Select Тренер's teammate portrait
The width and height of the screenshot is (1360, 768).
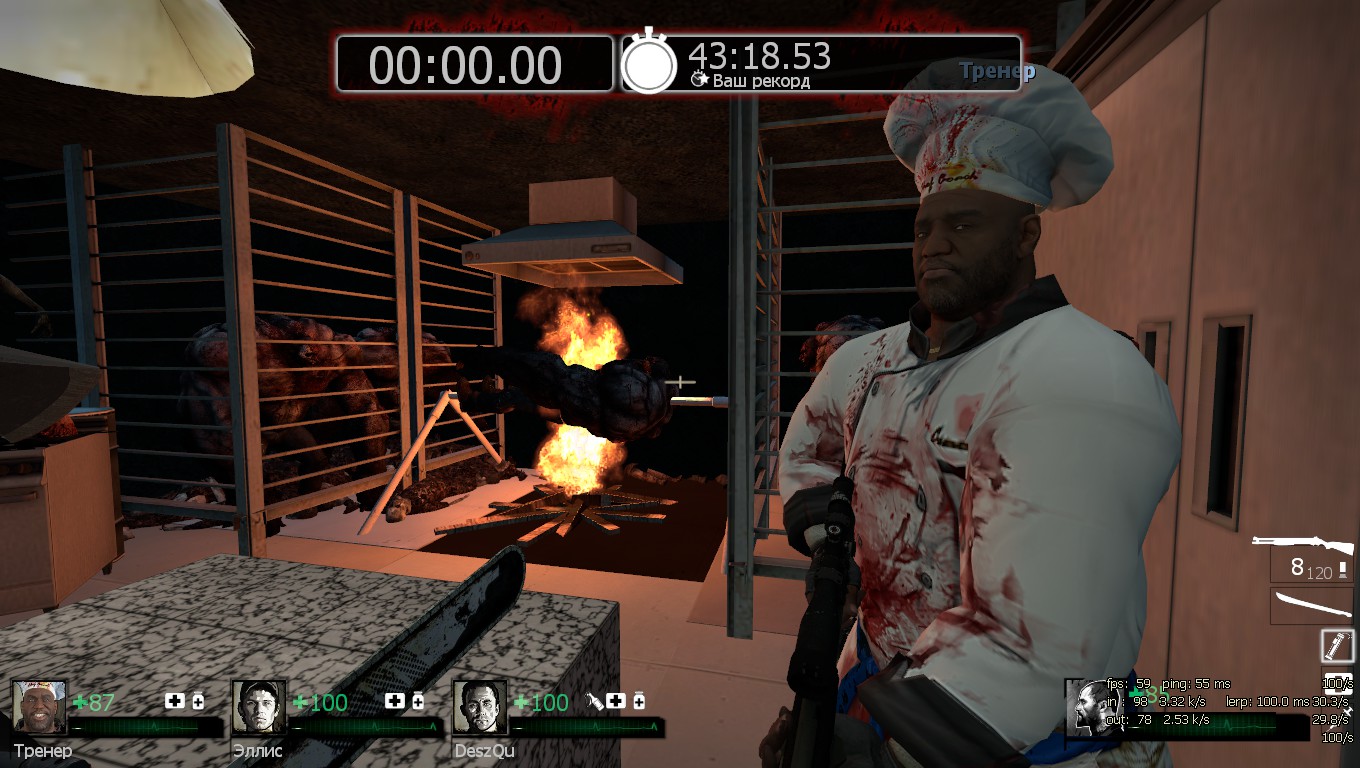point(39,707)
